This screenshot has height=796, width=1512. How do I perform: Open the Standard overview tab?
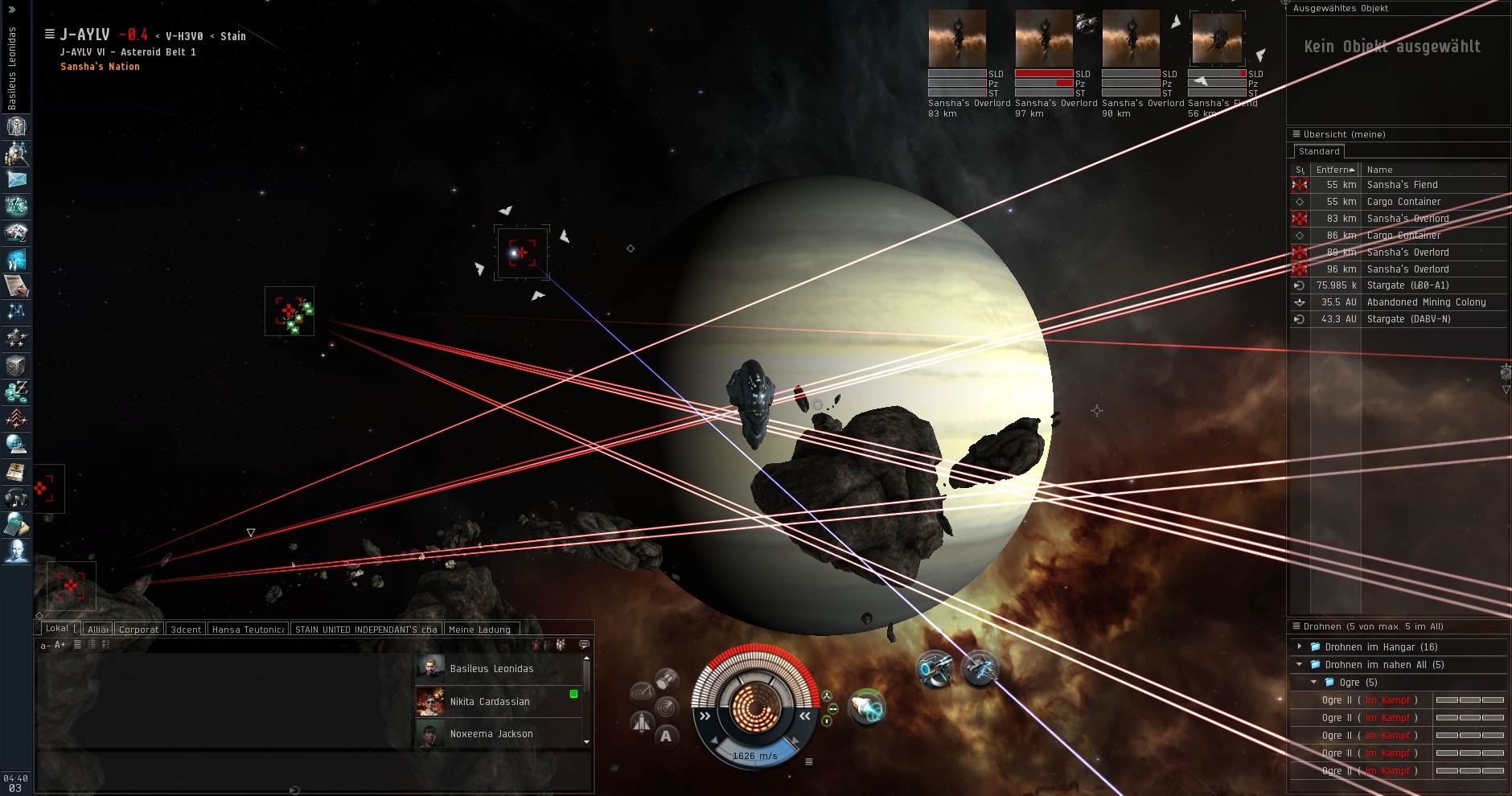1319,151
